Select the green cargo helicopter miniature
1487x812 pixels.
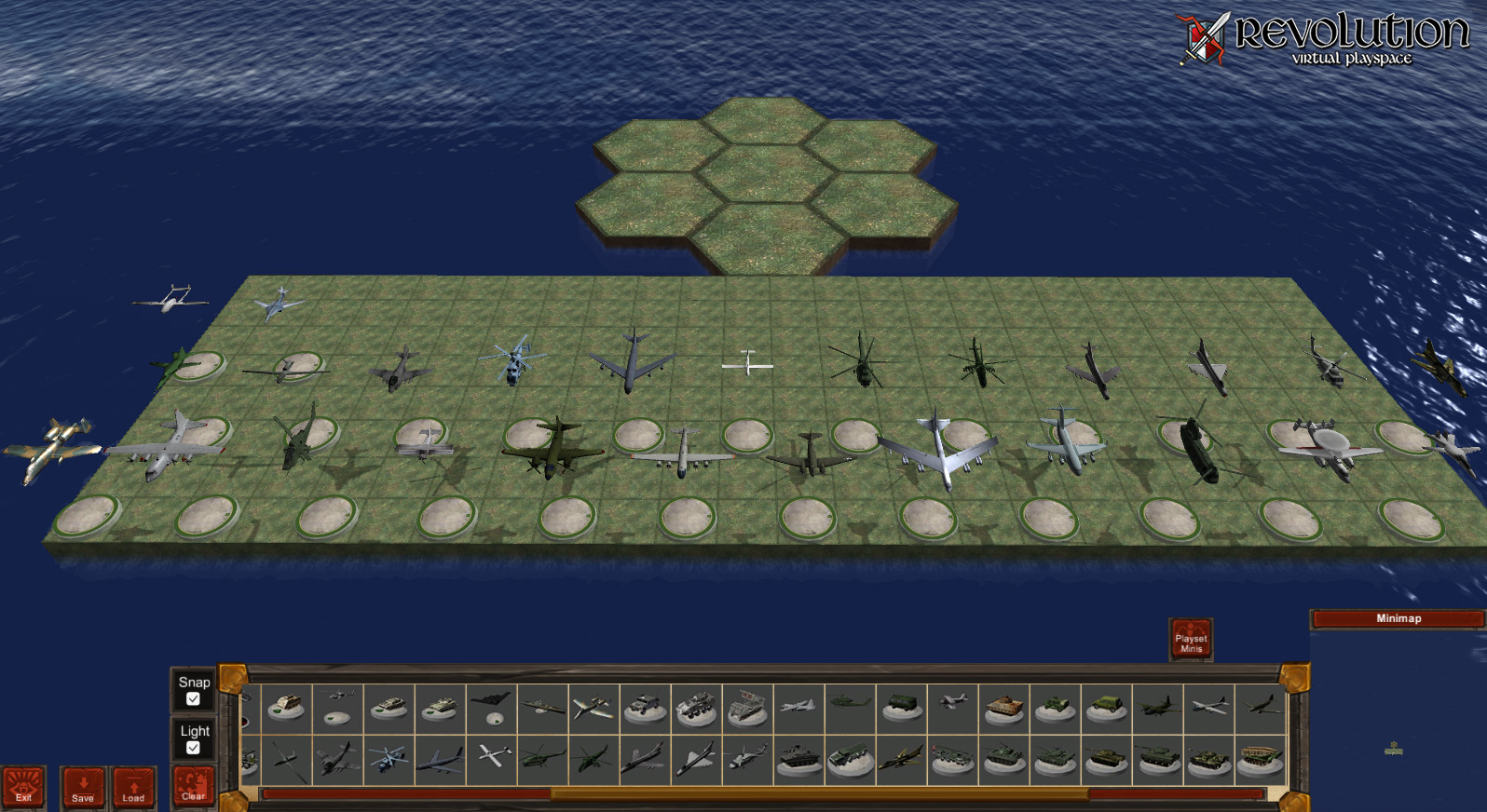click(x=541, y=755)
